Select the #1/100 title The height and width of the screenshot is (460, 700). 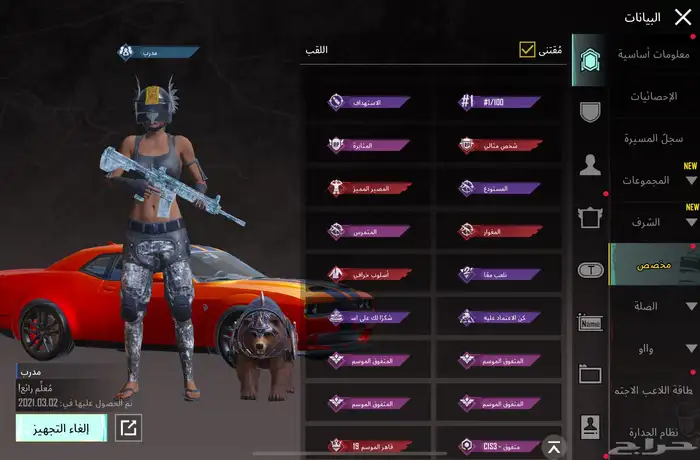click(x=498, y=102)
